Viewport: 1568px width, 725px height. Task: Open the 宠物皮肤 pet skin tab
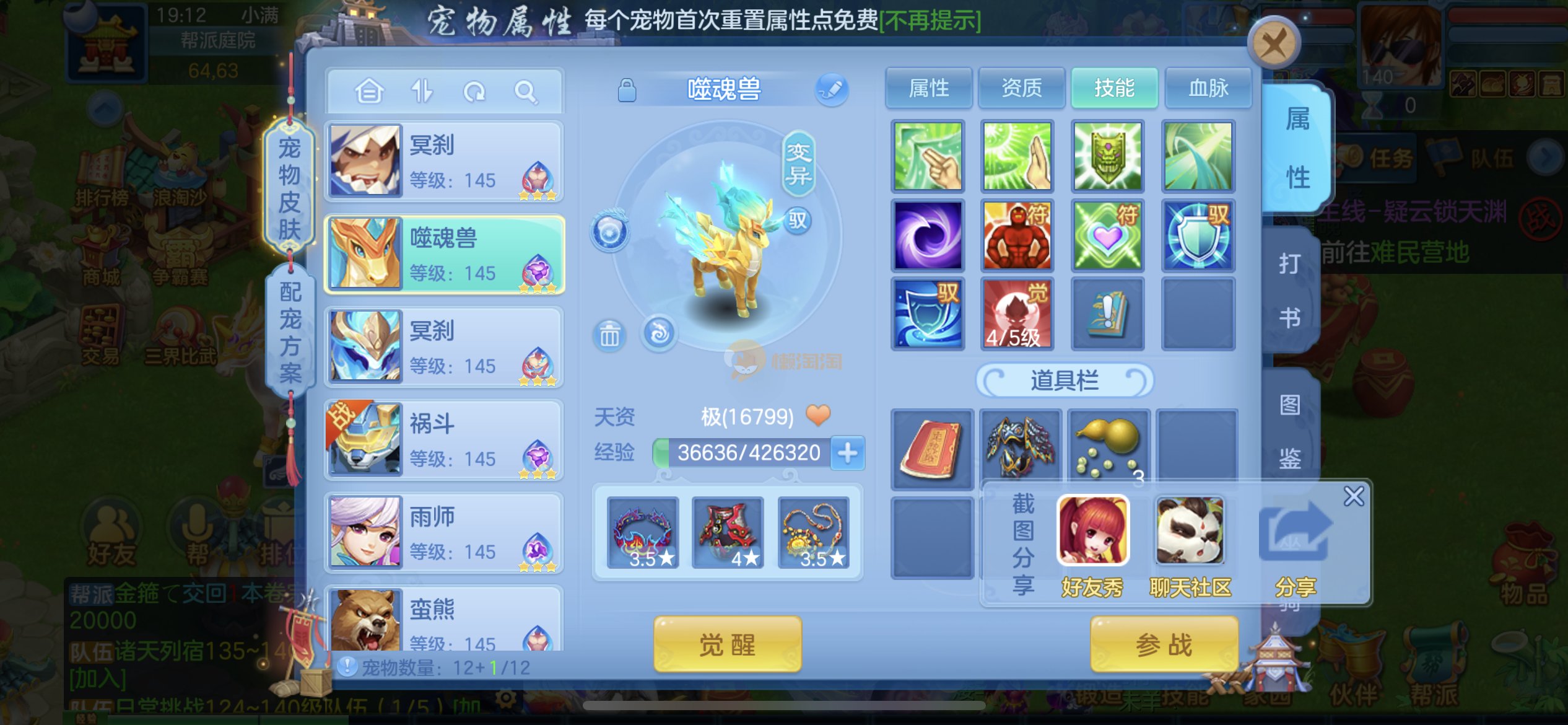(289, 188)
